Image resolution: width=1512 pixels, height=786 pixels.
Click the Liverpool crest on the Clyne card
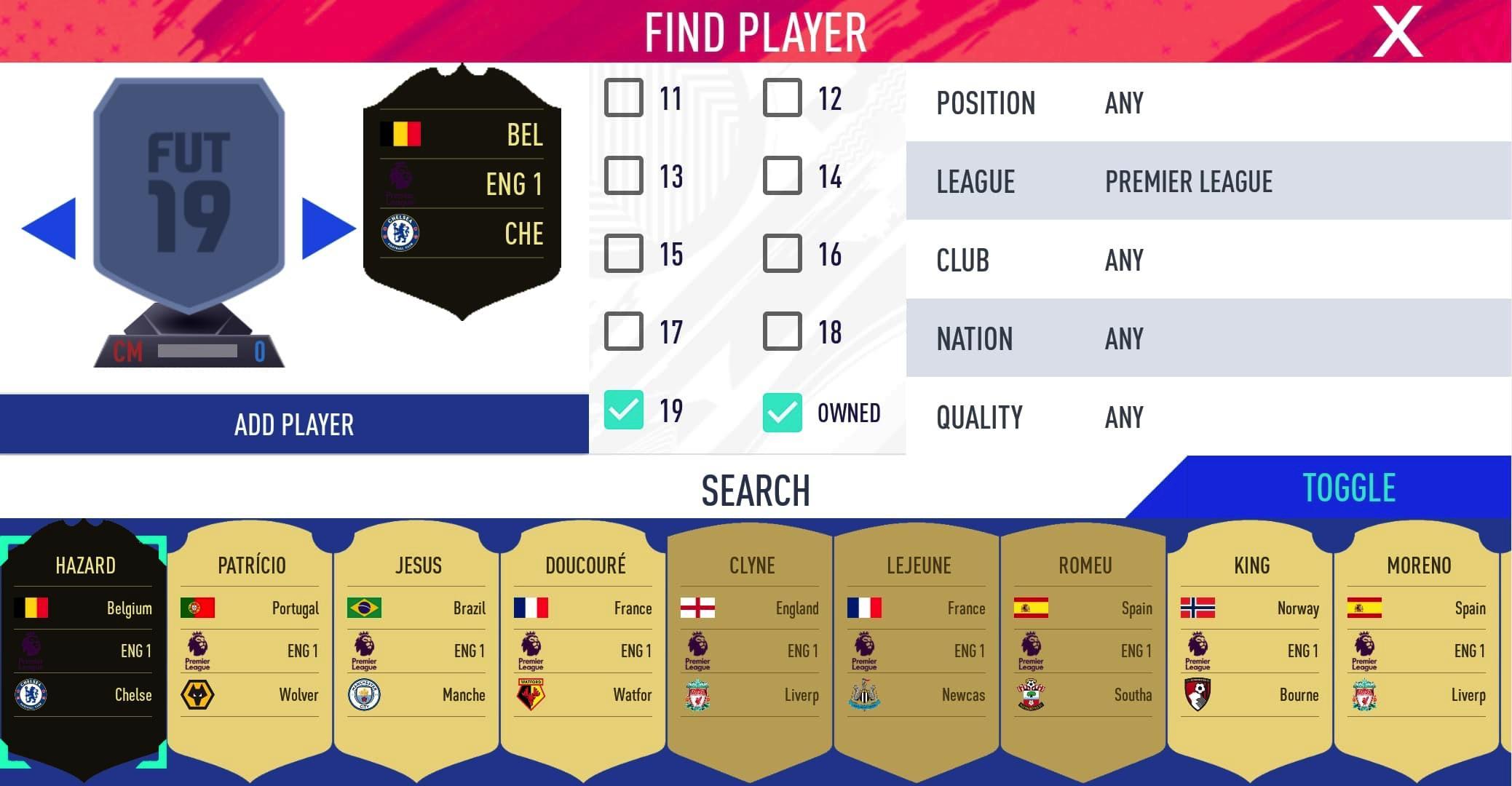click(696, 695)
